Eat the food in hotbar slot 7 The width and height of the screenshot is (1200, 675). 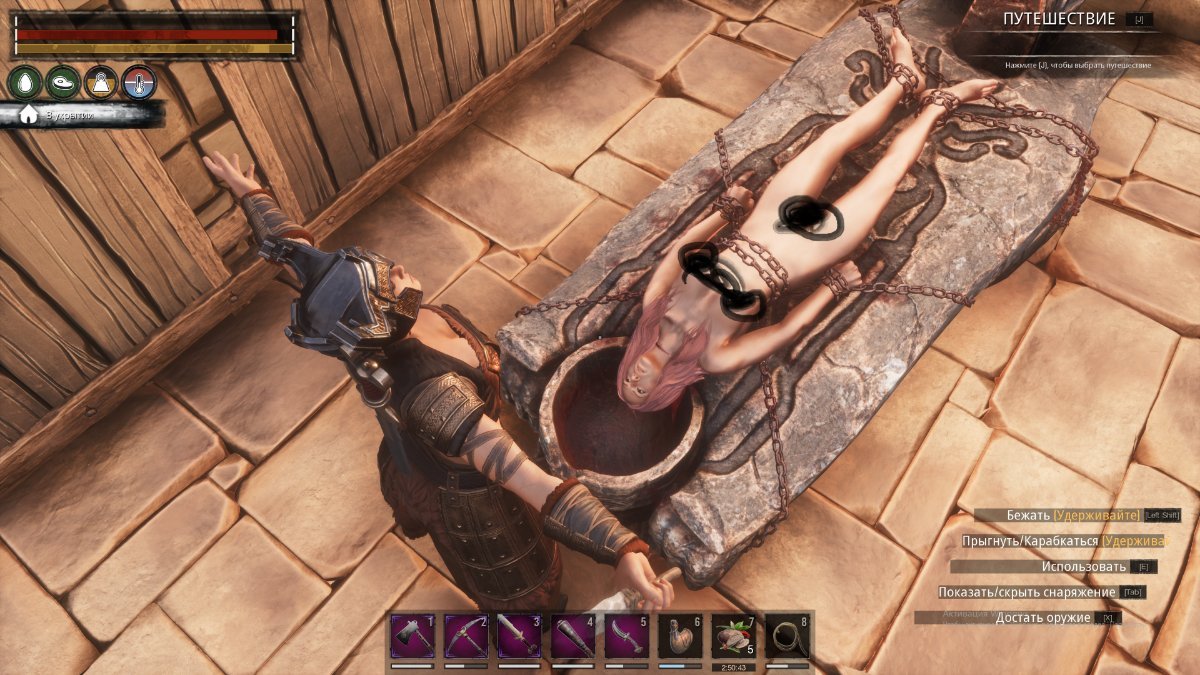coord(733,636)
